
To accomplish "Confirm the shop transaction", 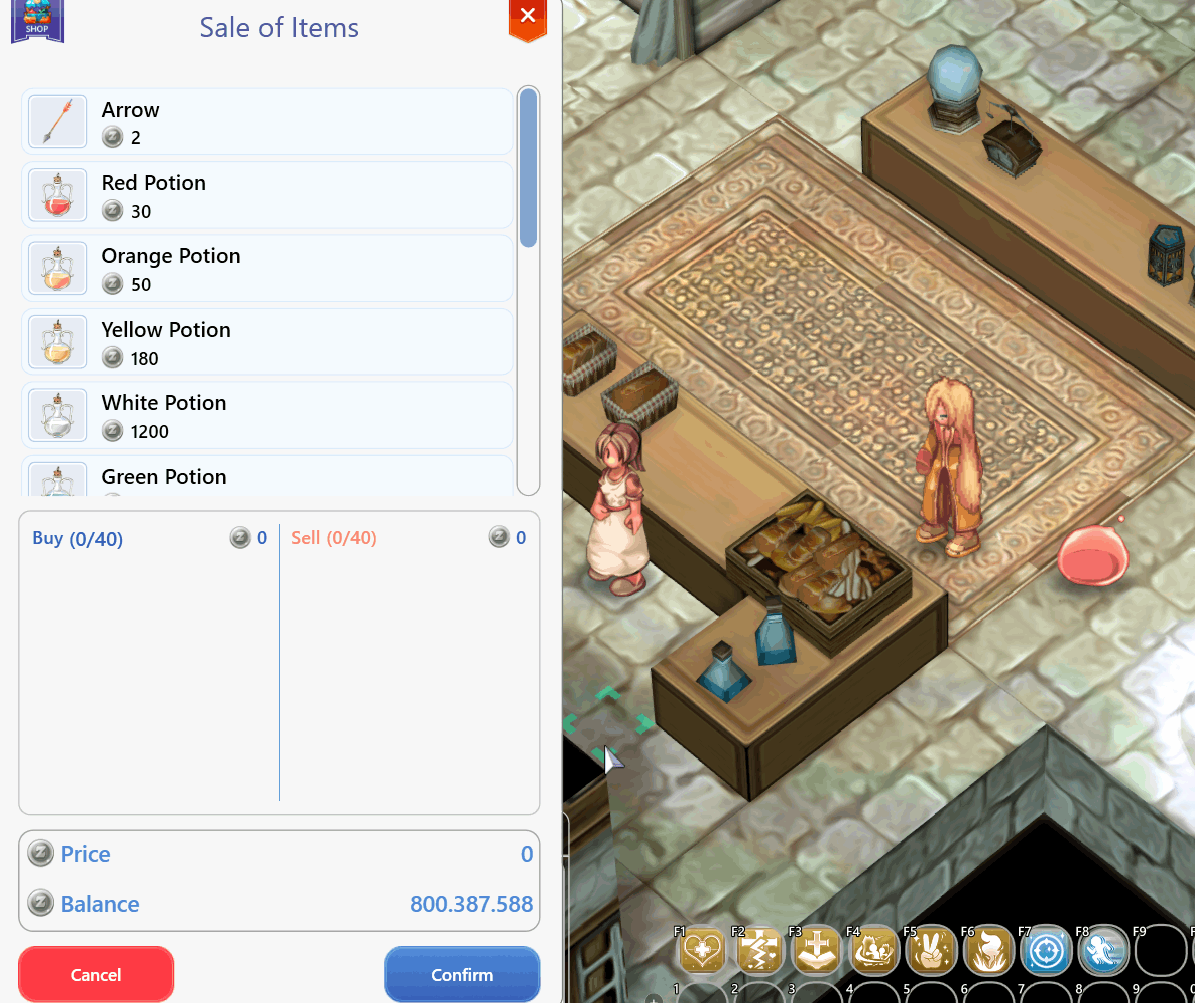I will 462,974.
